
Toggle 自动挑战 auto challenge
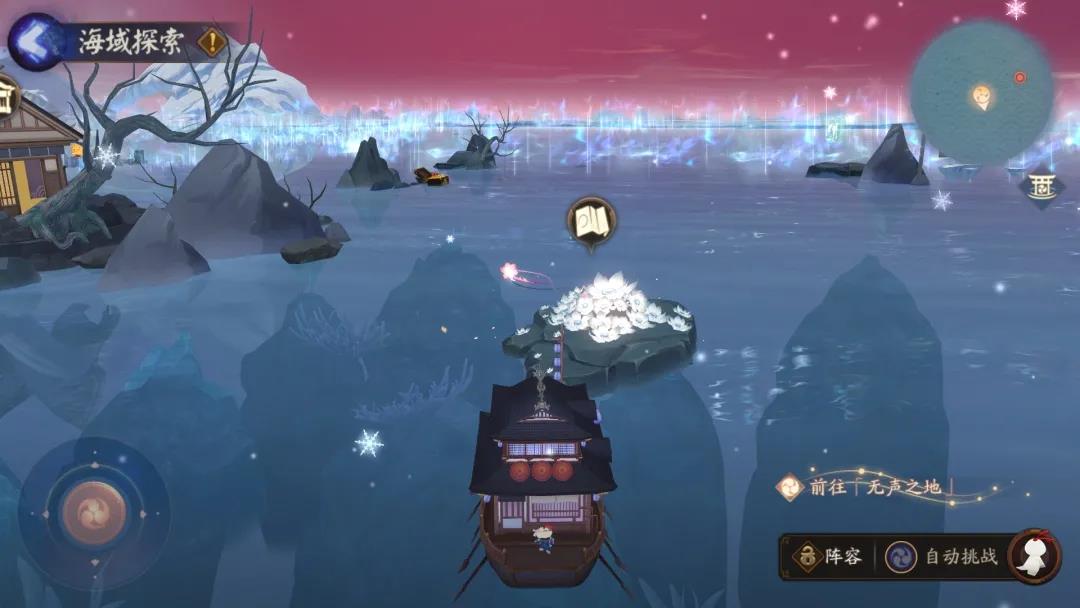tap(944, 557)
